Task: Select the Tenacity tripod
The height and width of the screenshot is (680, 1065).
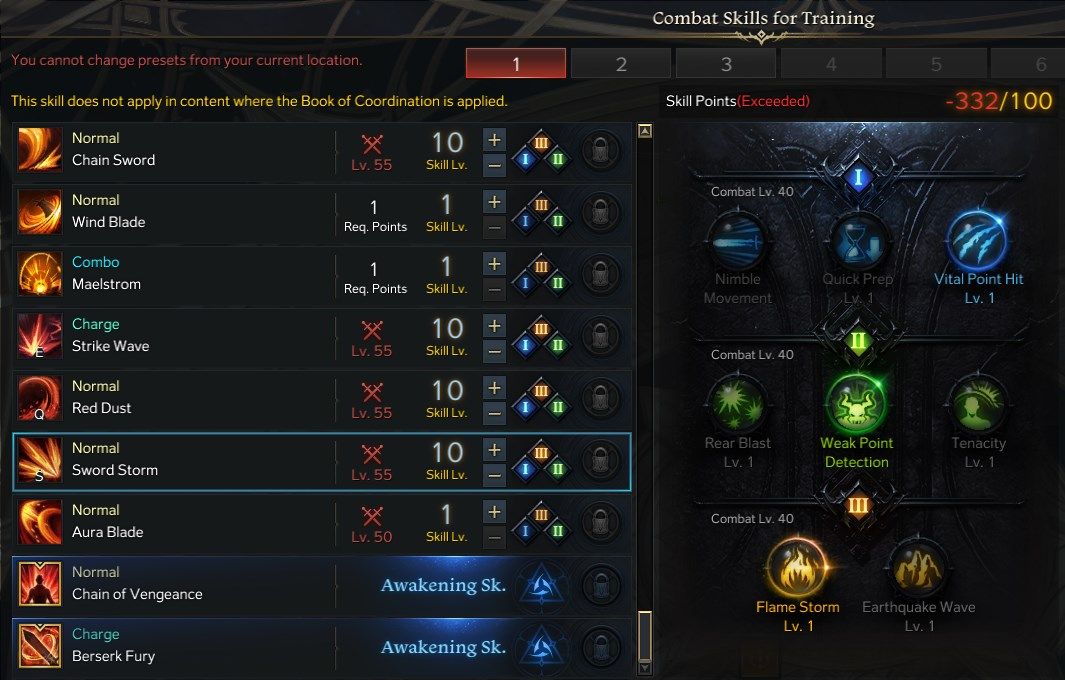Action: pos(978,405)
